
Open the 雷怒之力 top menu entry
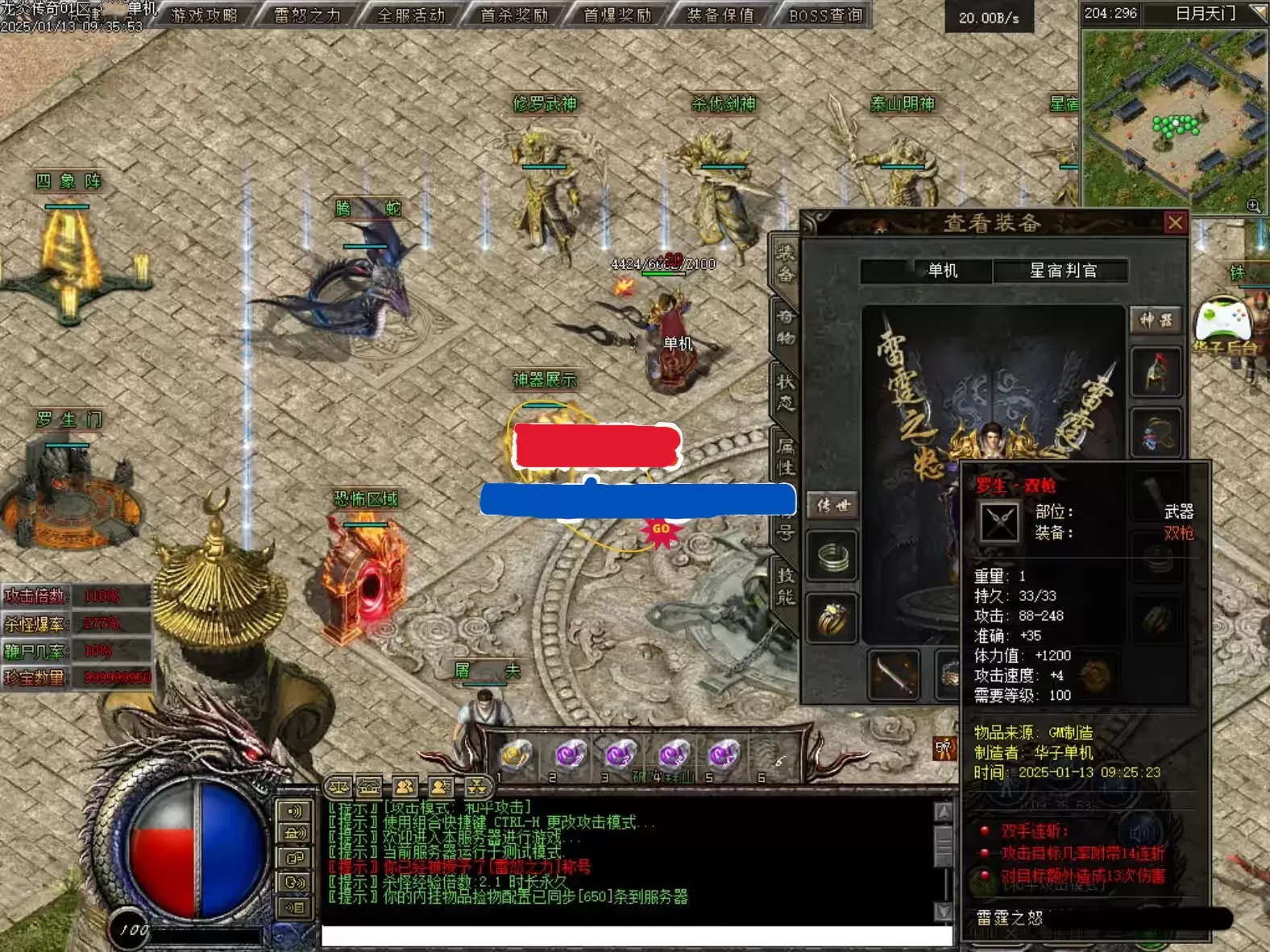(x=307, y=14)
